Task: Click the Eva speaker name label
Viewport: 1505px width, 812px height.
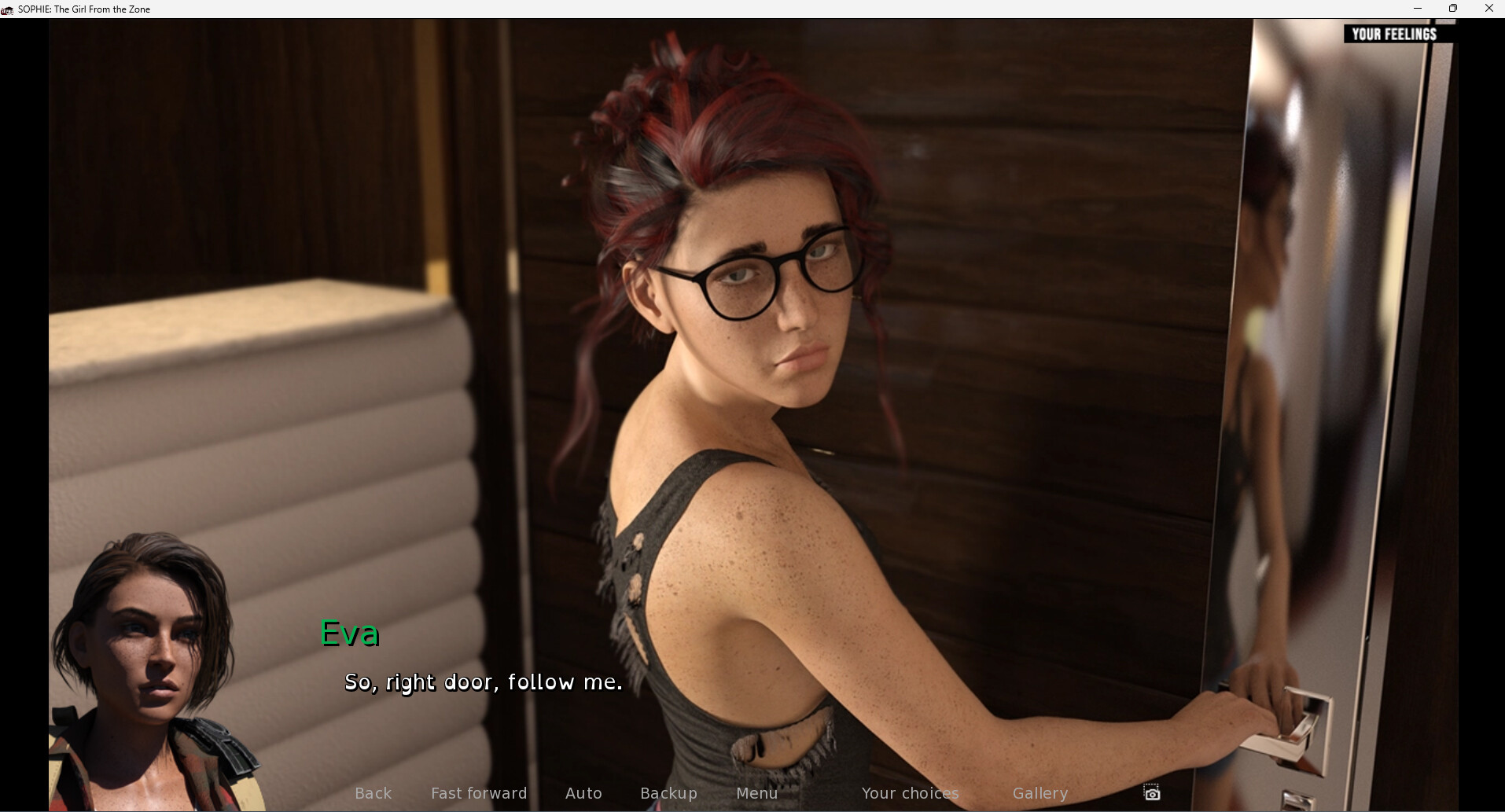Action: (349, 634)
